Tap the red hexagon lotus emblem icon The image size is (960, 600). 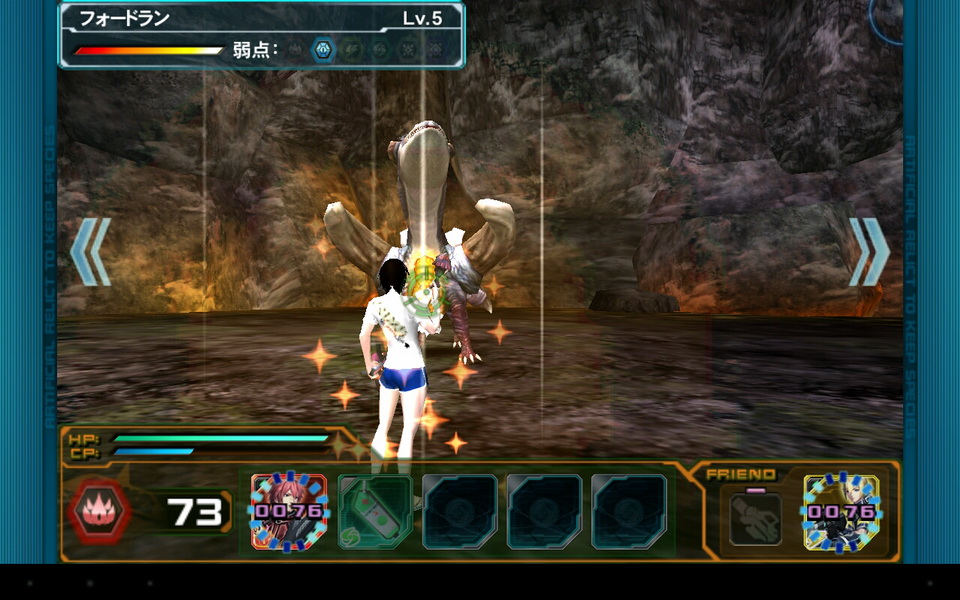[101, 511]
